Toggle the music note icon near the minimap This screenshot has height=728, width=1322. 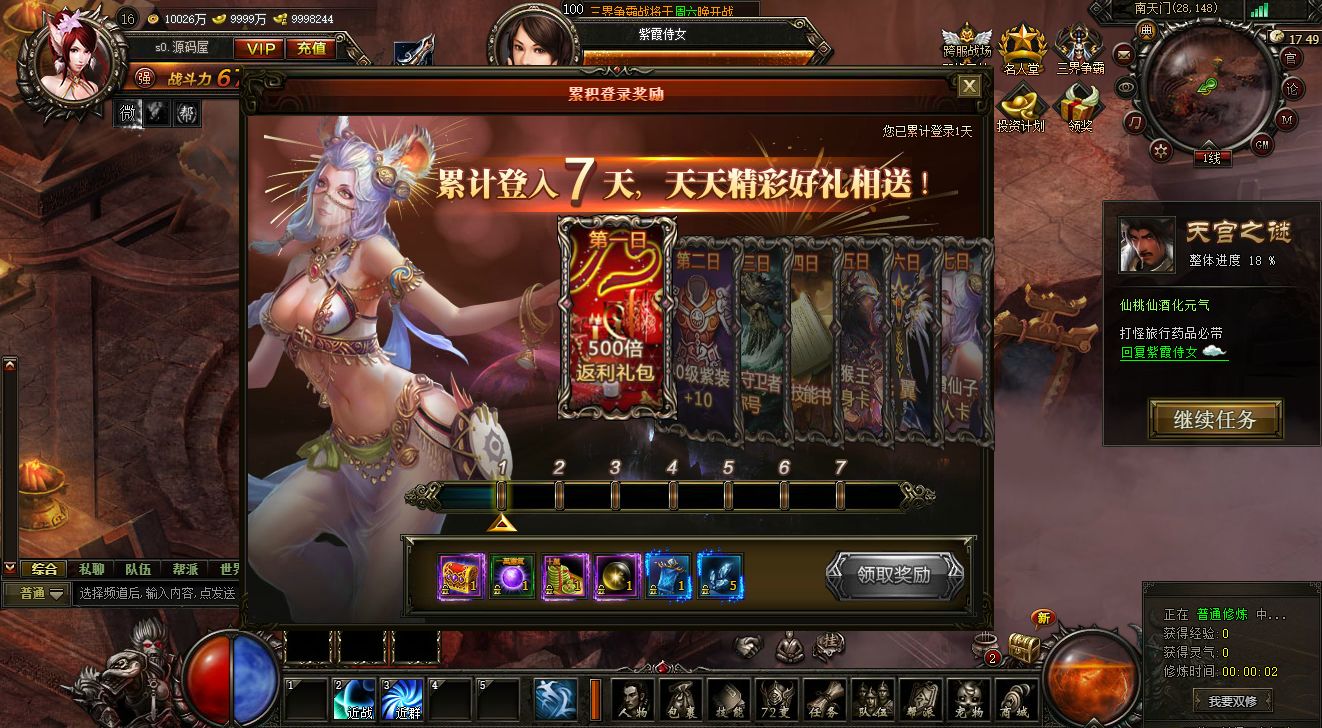pos(1136,122)
